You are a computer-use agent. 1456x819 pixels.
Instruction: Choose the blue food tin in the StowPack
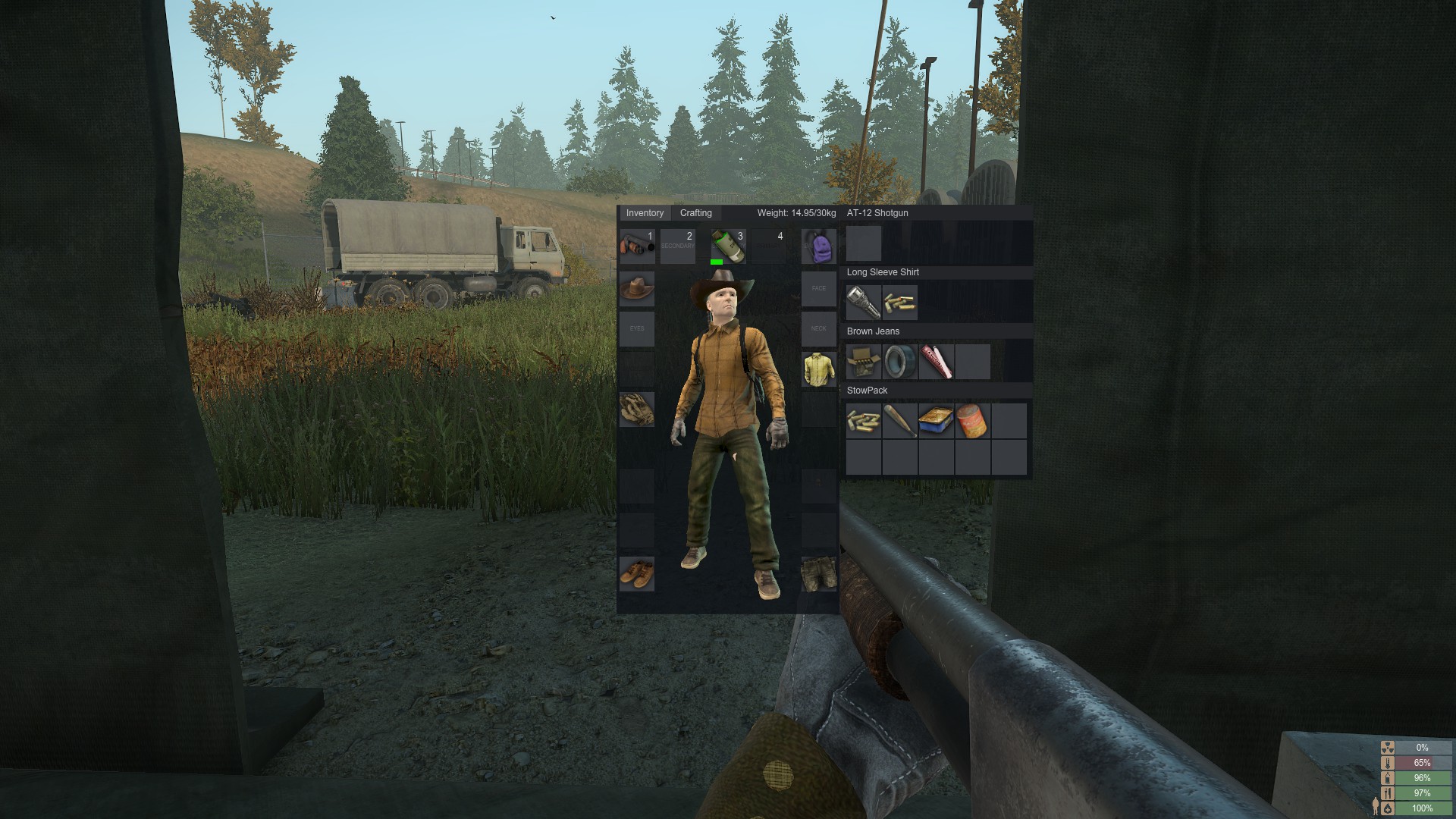(x=936, y=421)
